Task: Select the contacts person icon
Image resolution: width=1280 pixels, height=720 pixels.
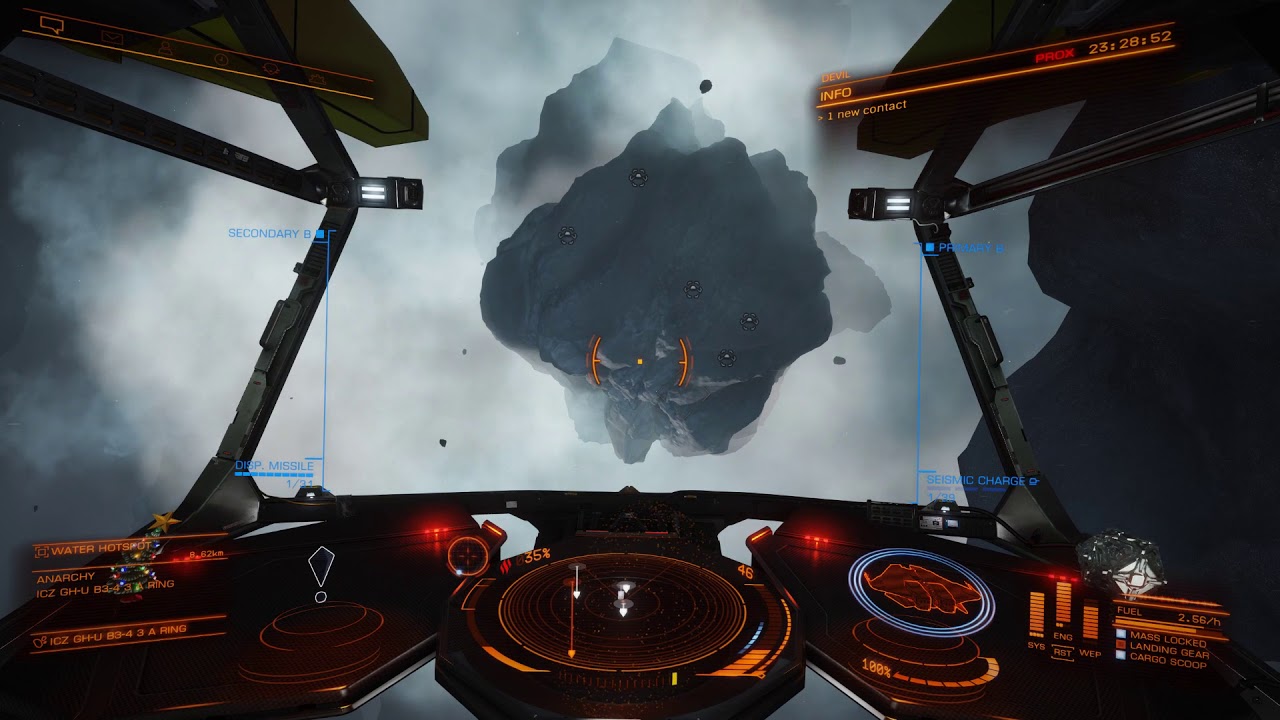Action: [x=167, y=48]
